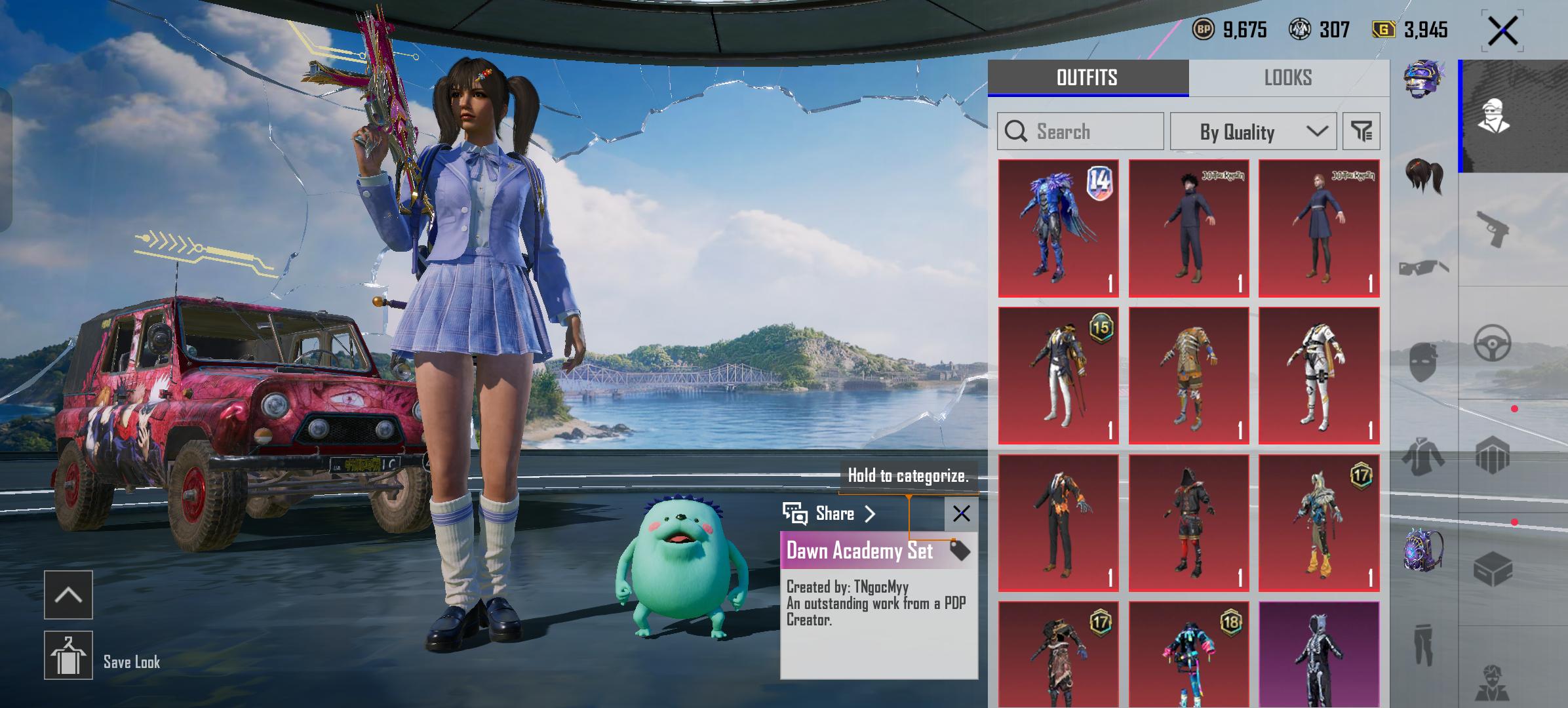Choose the white and gold suit outfit
This screenshot has height=708, width=1568.
[x=1318, y=376]
